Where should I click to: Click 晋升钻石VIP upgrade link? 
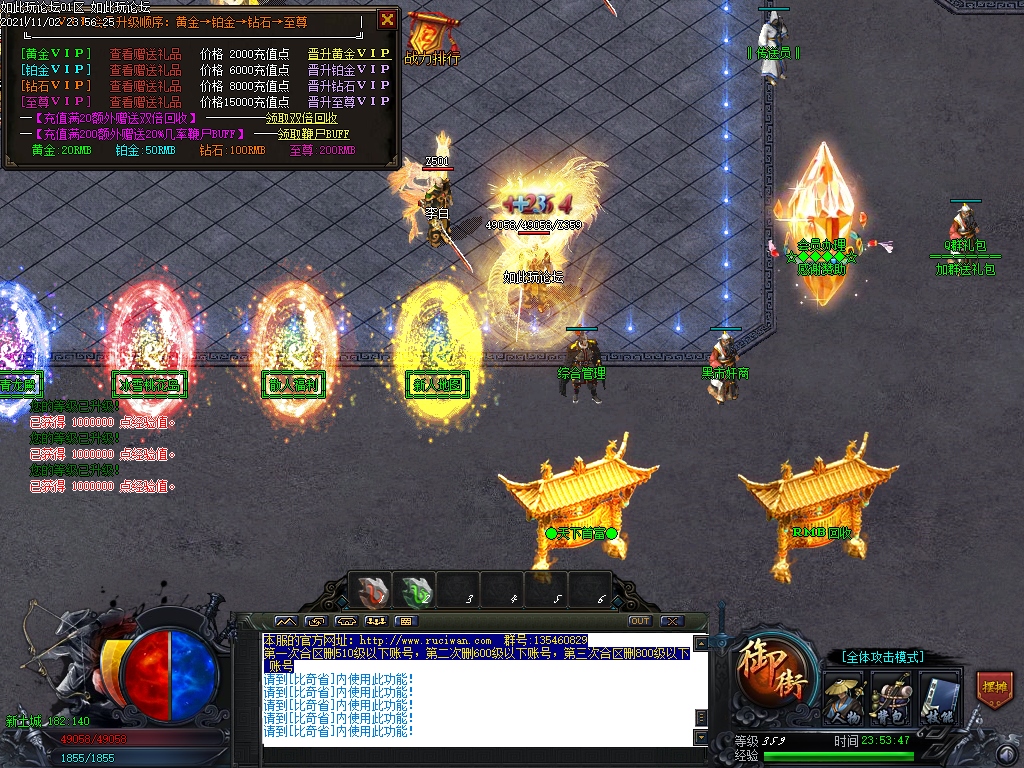coord(349,86)
